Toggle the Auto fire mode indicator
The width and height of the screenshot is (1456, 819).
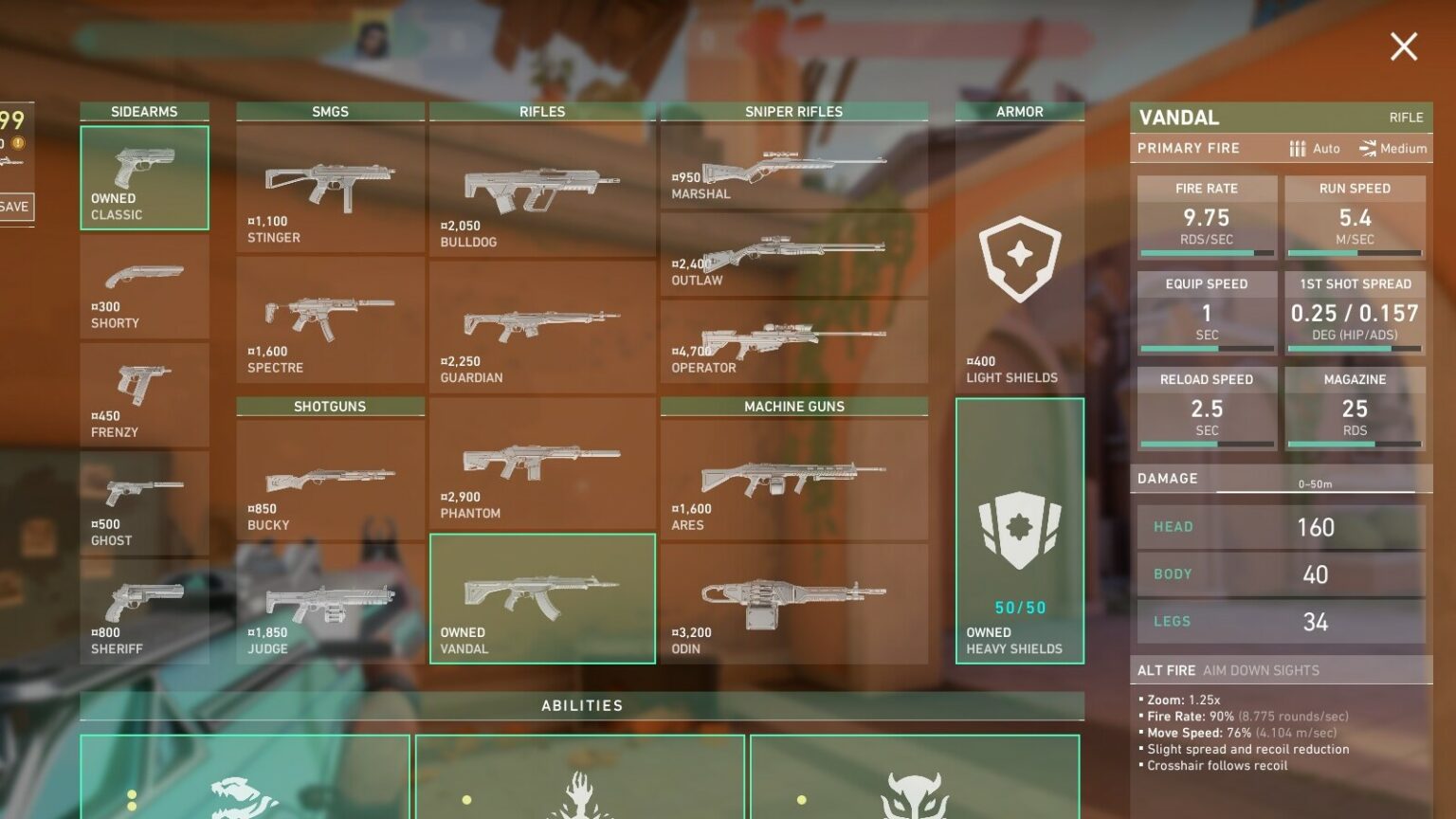pyautogui.click(x=1313, y=149)
